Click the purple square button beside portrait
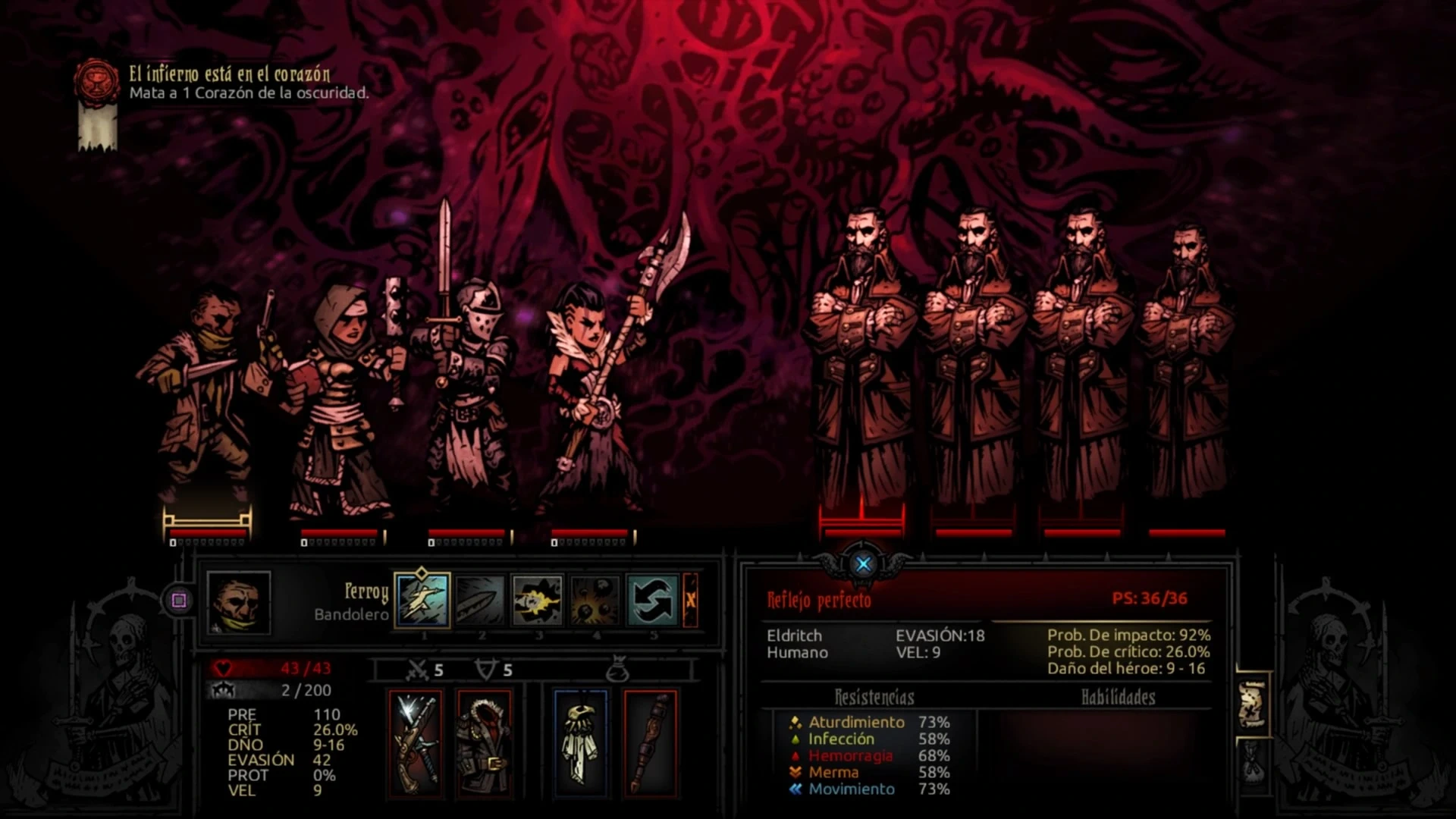Image resolution: width=1456 pixels, height=819 pixels. click(x=179, y=601)
